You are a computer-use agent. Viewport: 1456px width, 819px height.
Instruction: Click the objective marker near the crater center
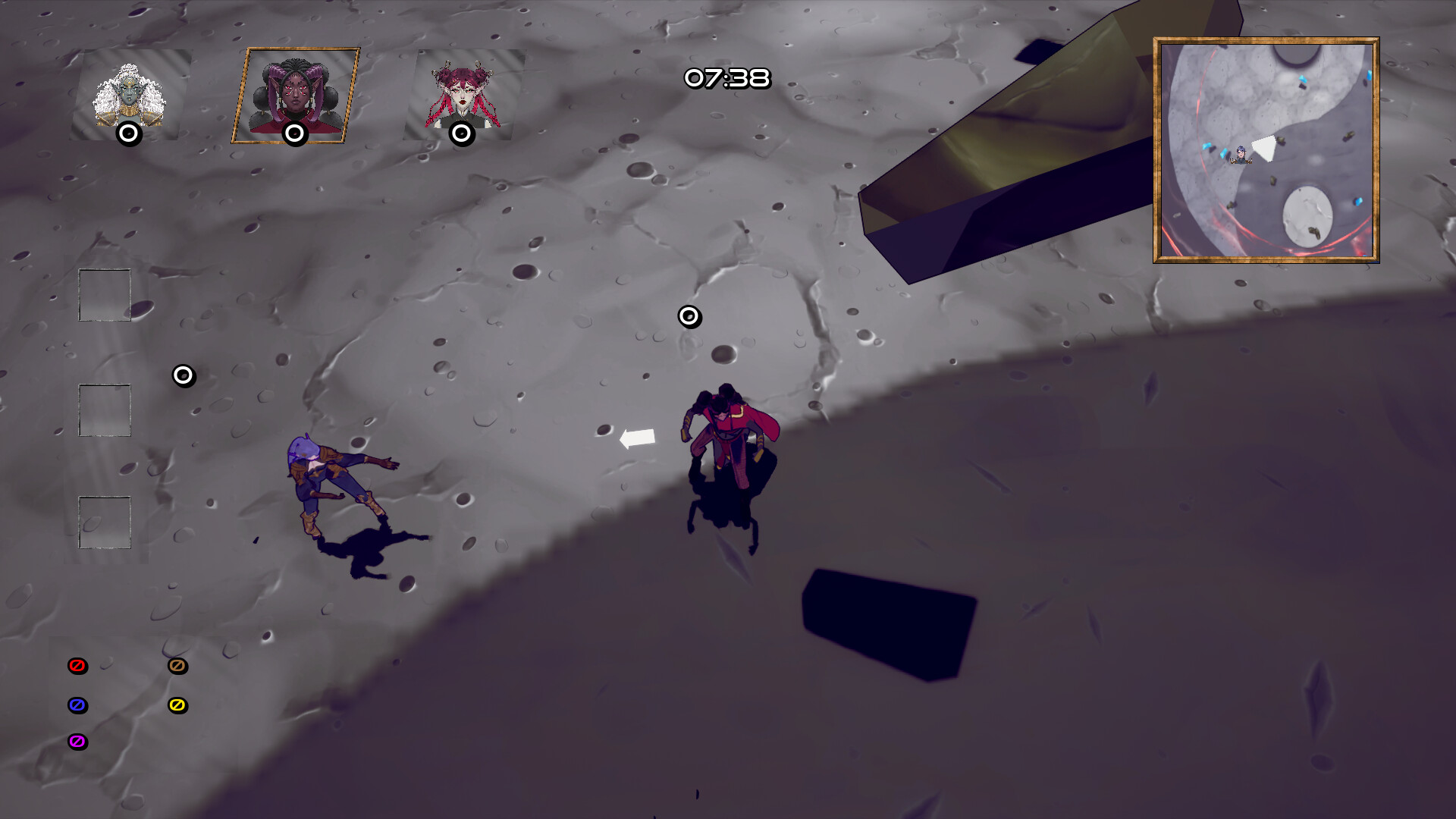(x=689, y=316)
